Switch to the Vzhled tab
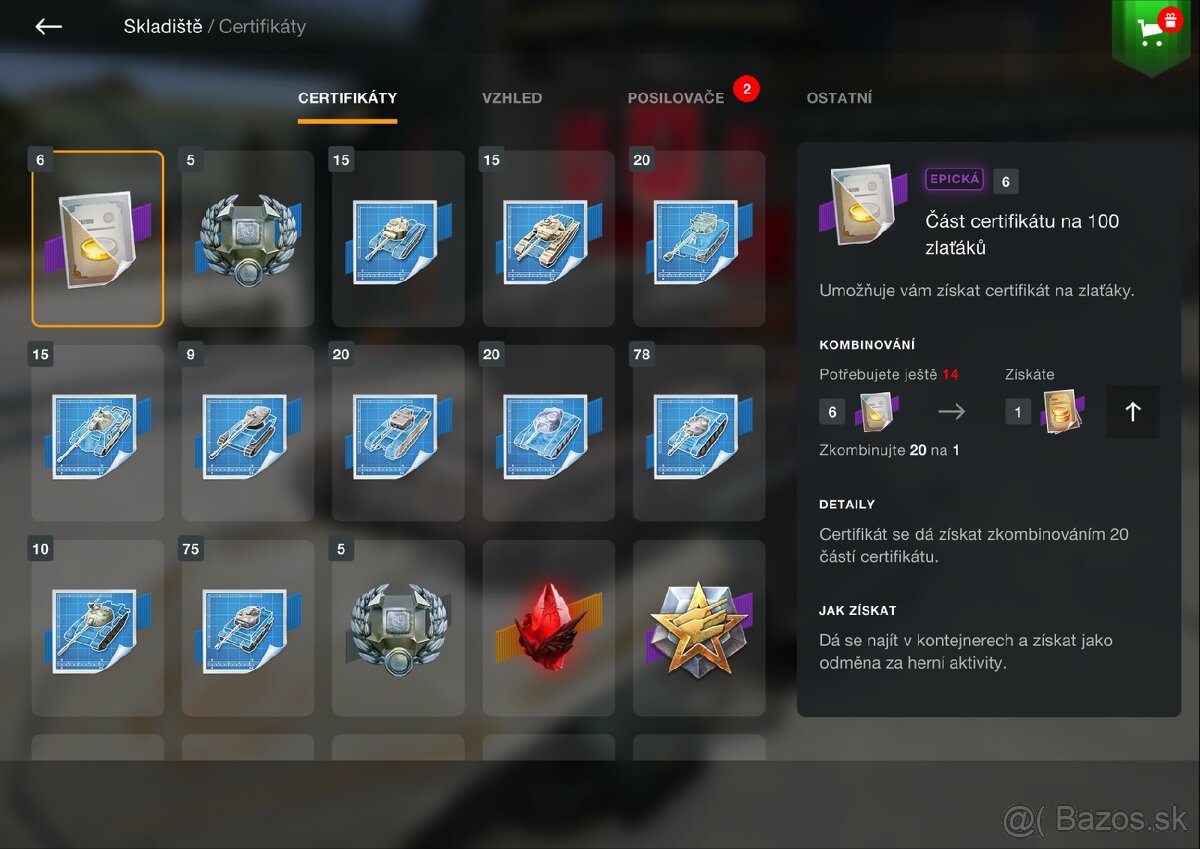The width and height of the screenshot is (1200, 849). tap(512, 98)
